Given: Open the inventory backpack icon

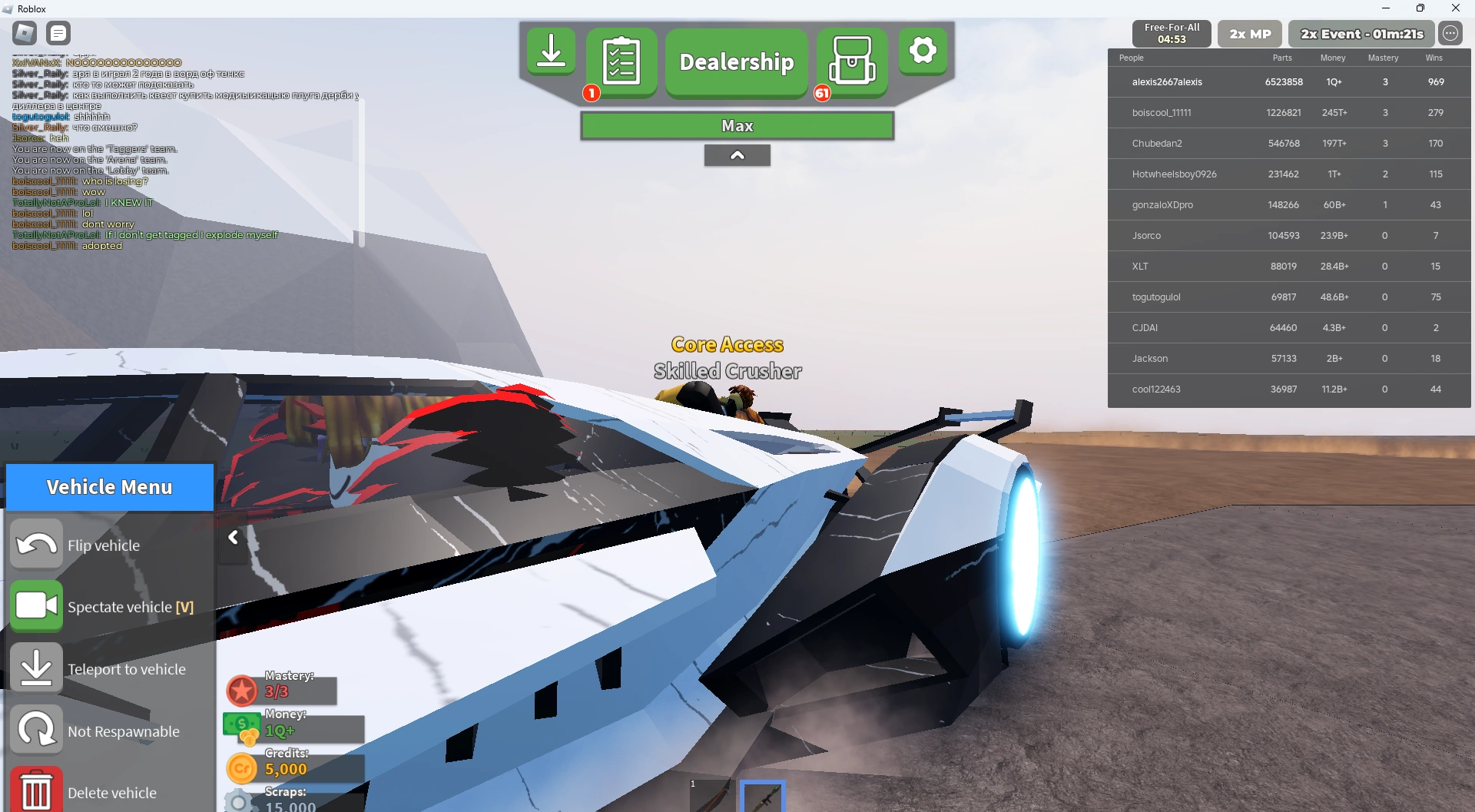Looking at the screenshot, I should [853, 61].
